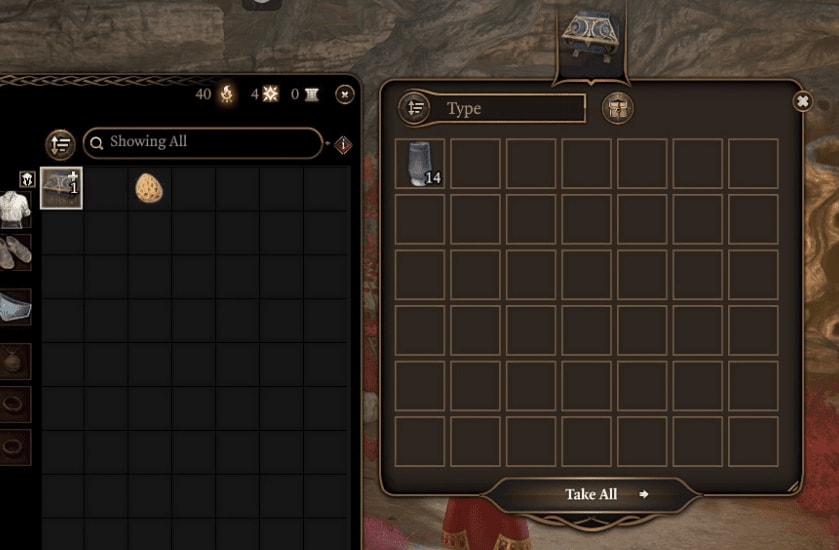Click the Showing All search field

(x=203, y=143)
